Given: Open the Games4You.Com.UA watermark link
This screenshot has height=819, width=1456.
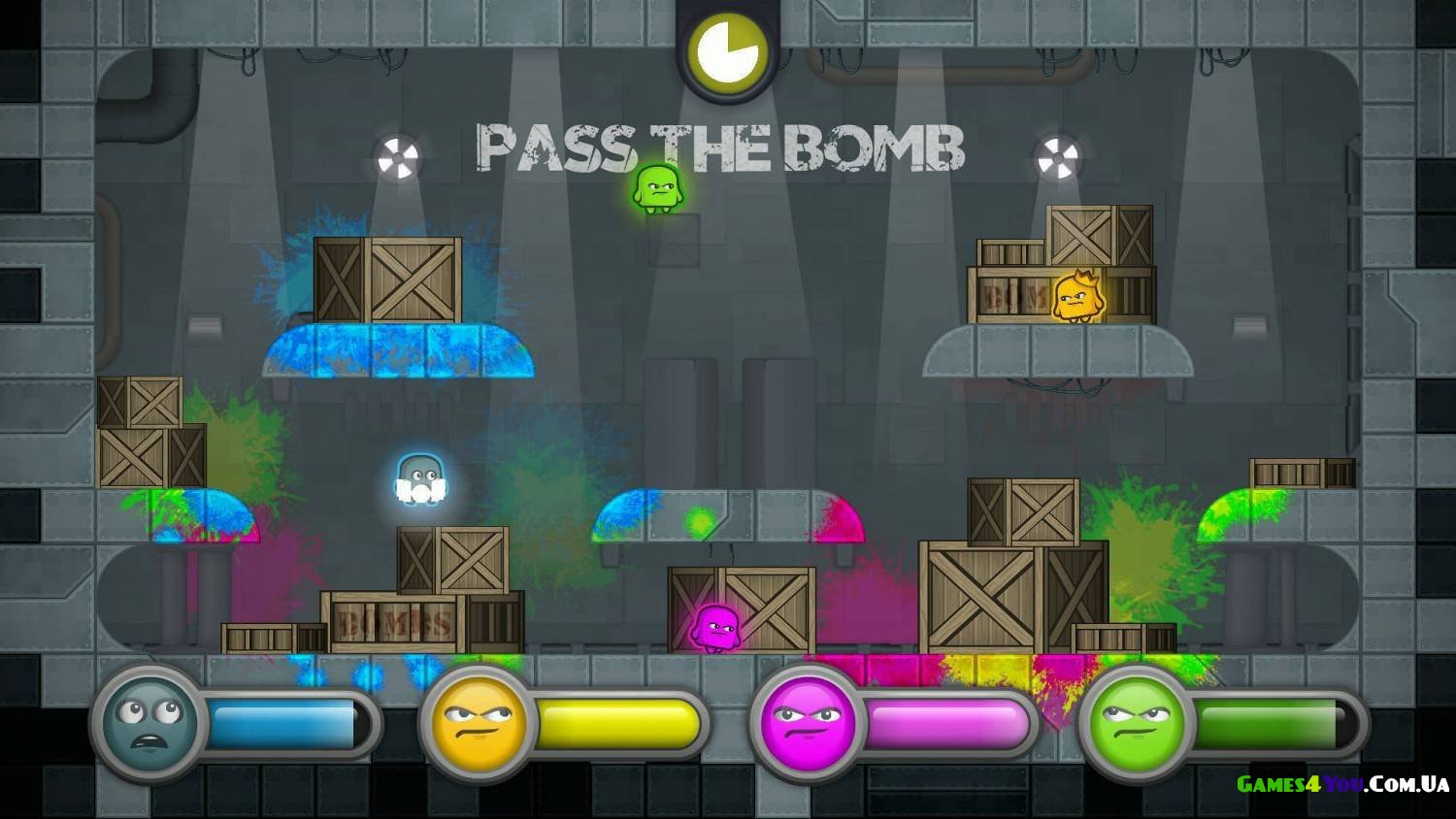Looking at the screenshot, I should (x=1342, y=784).
